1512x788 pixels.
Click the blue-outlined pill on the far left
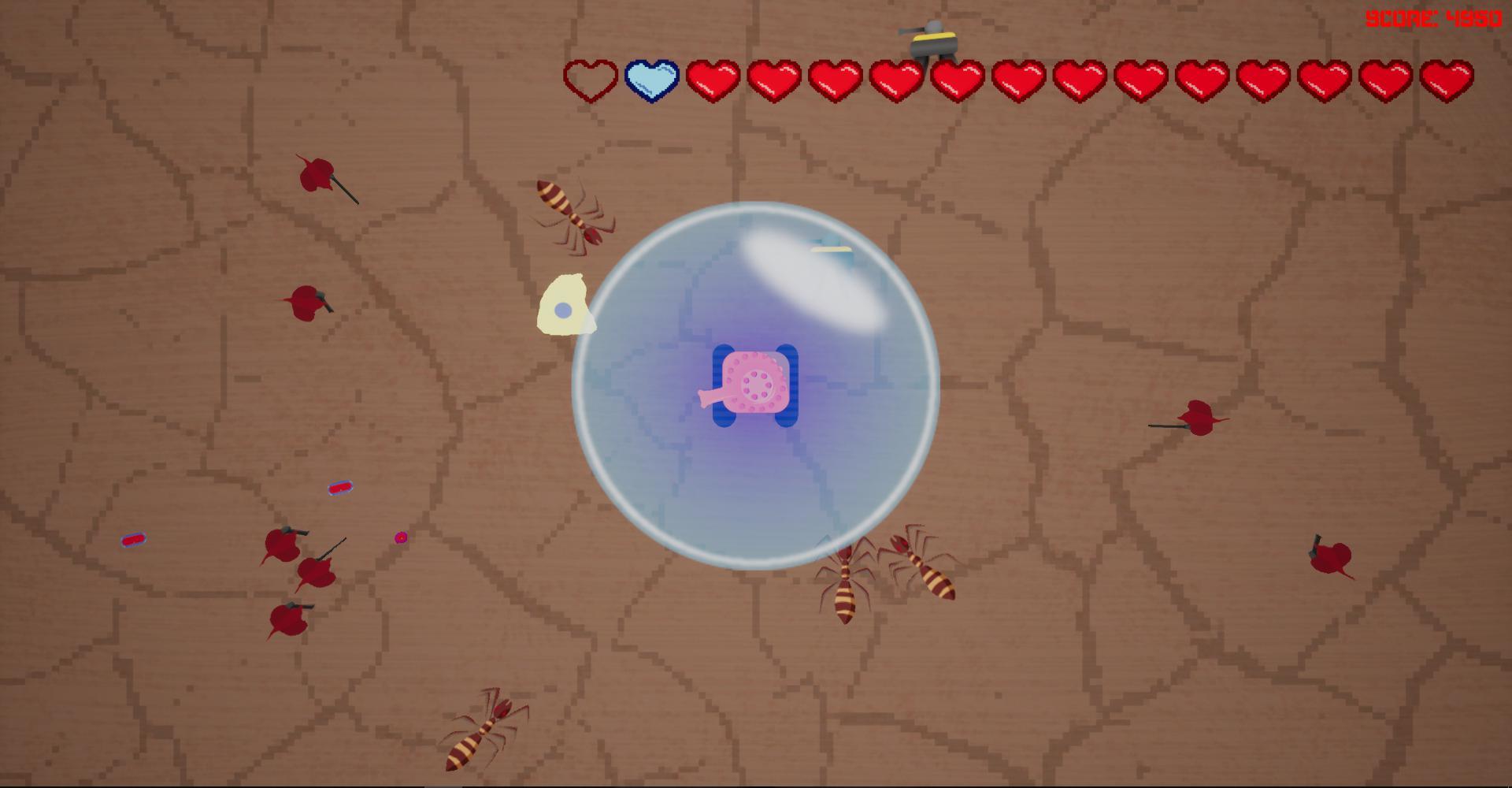[x=134, y=540]
